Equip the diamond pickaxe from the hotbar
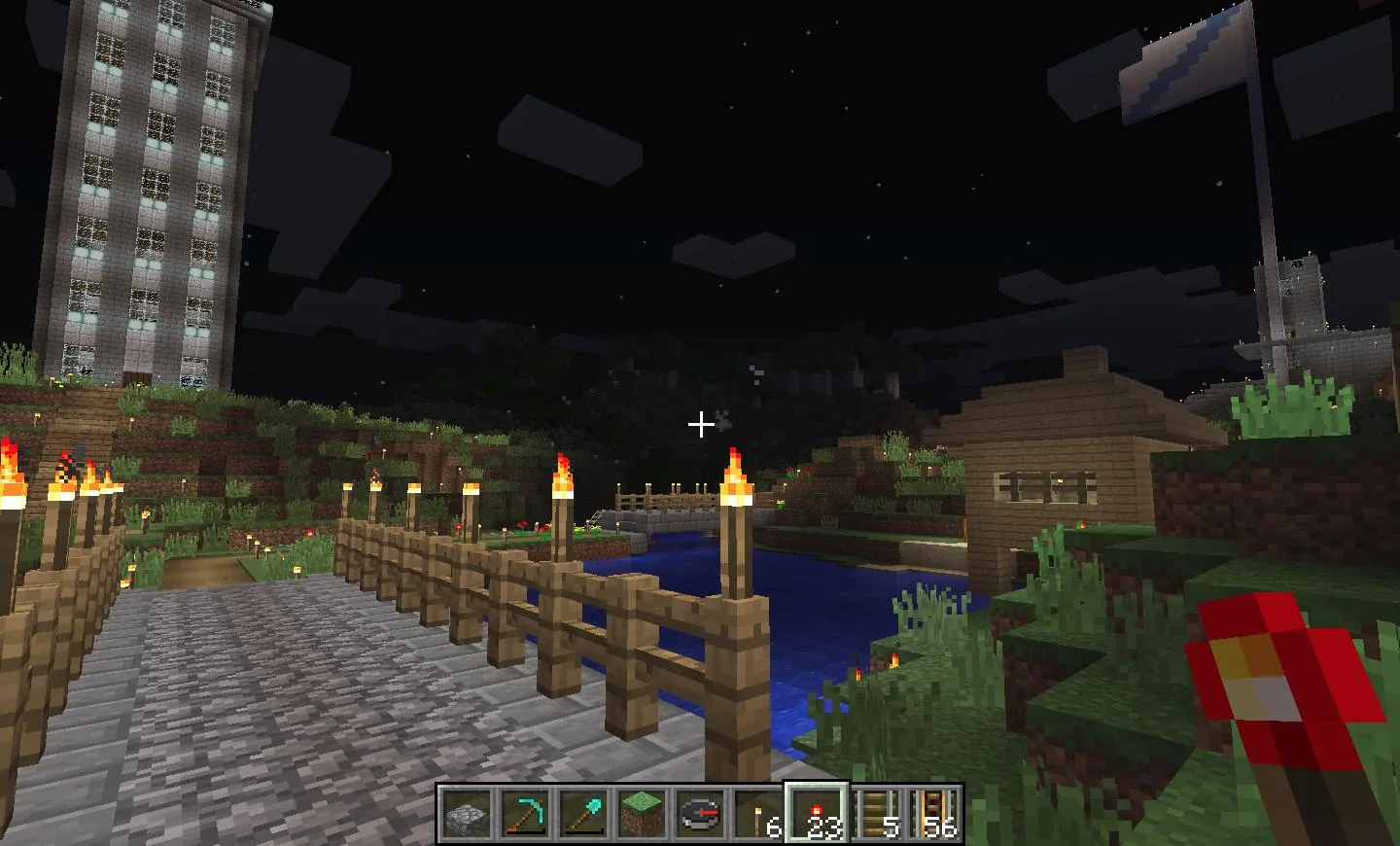This screenshot has width=1400, height=846. 524,813
